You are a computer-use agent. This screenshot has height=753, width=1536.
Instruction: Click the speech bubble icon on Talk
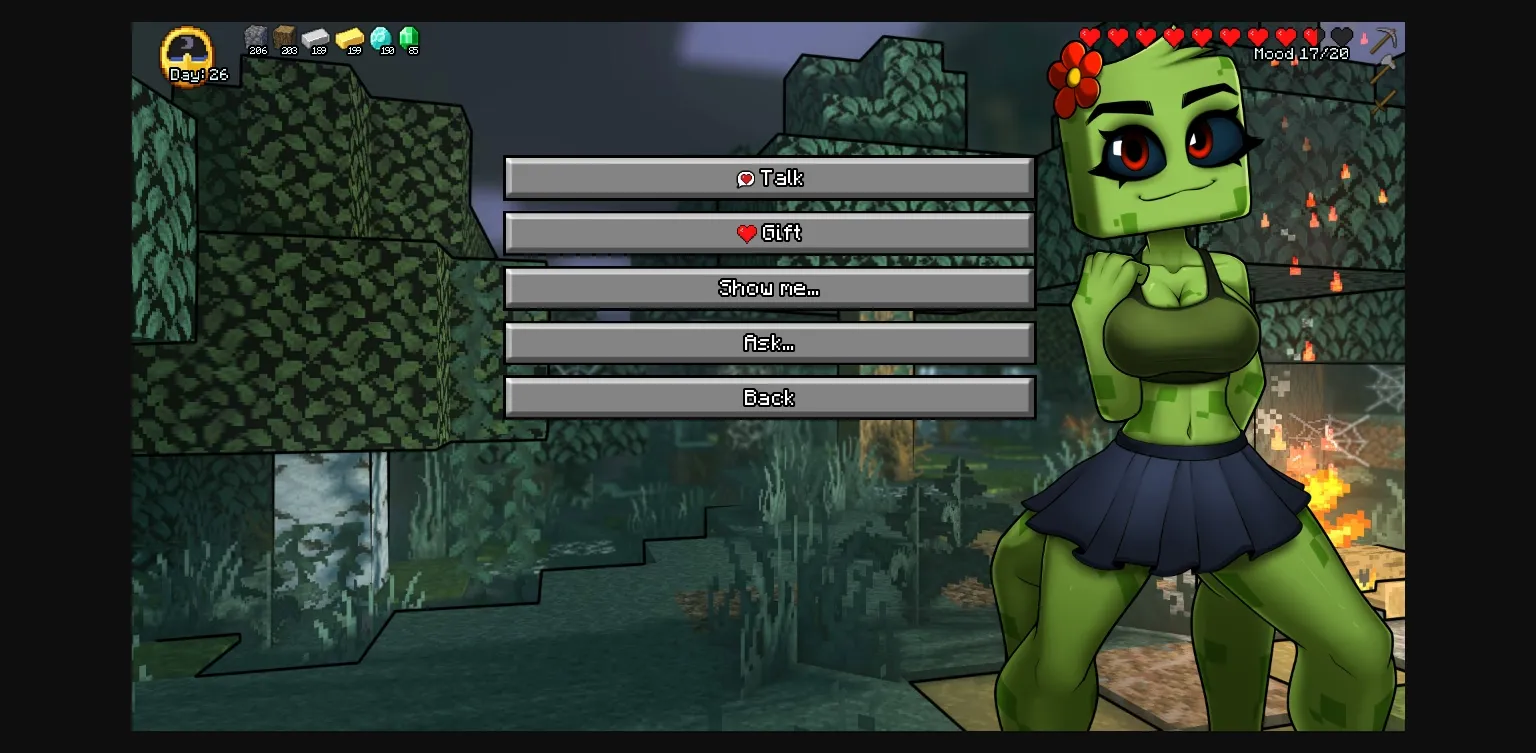[745, 178]
